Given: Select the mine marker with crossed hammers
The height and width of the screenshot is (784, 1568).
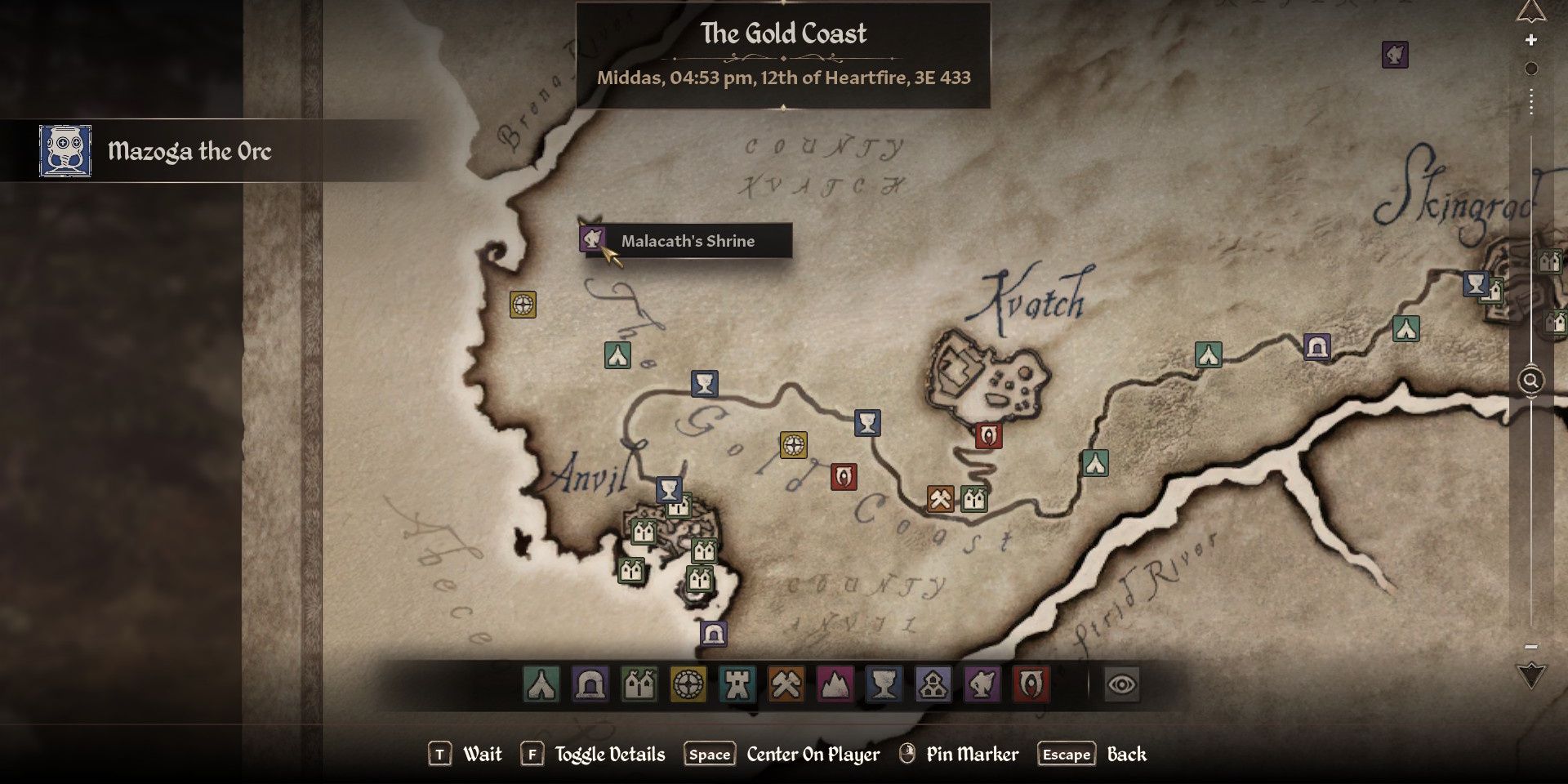Looking at the screenshot, I should pos(940,498).
